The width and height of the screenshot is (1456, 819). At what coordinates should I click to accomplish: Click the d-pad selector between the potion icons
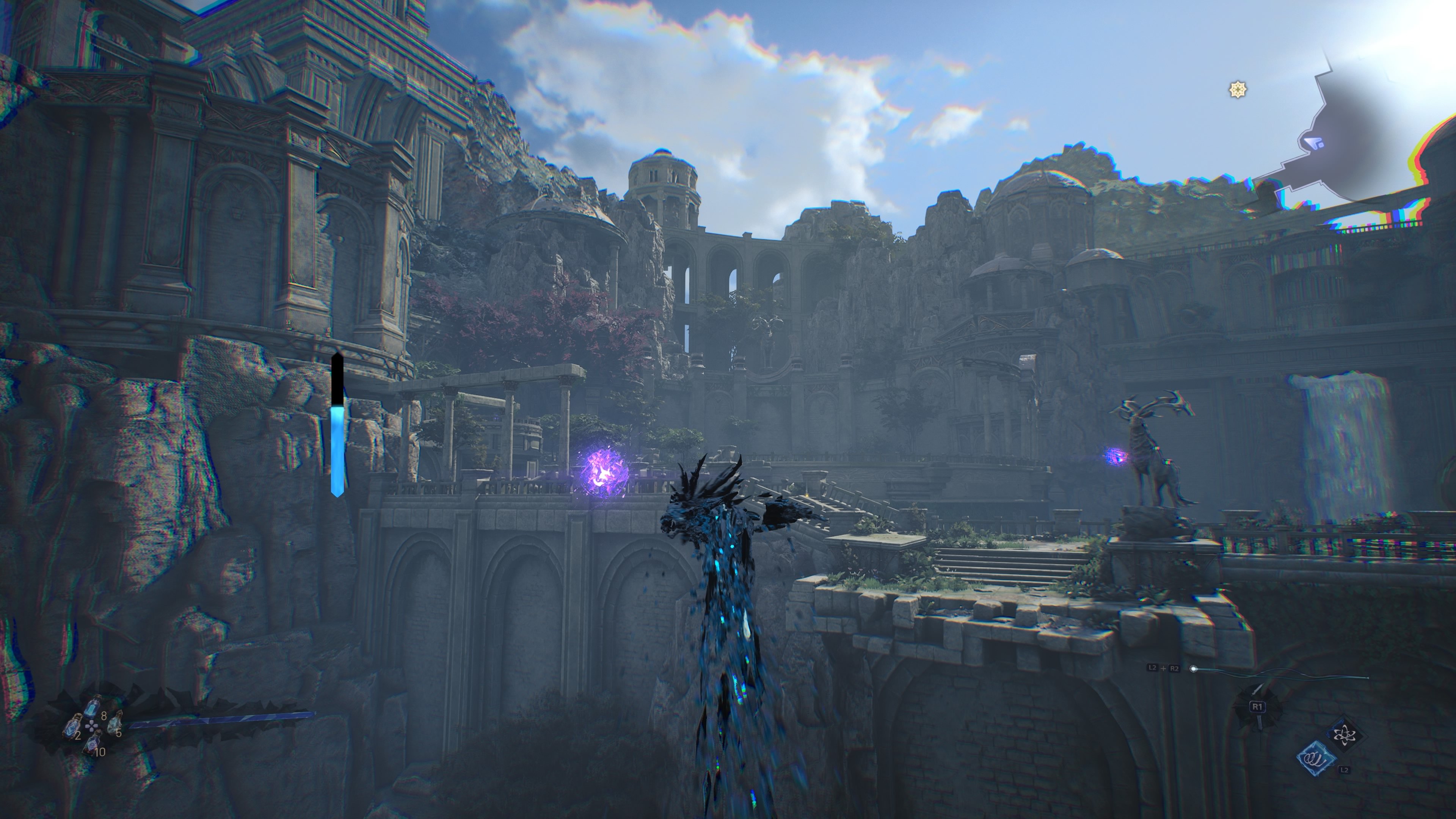click(91, 725)
